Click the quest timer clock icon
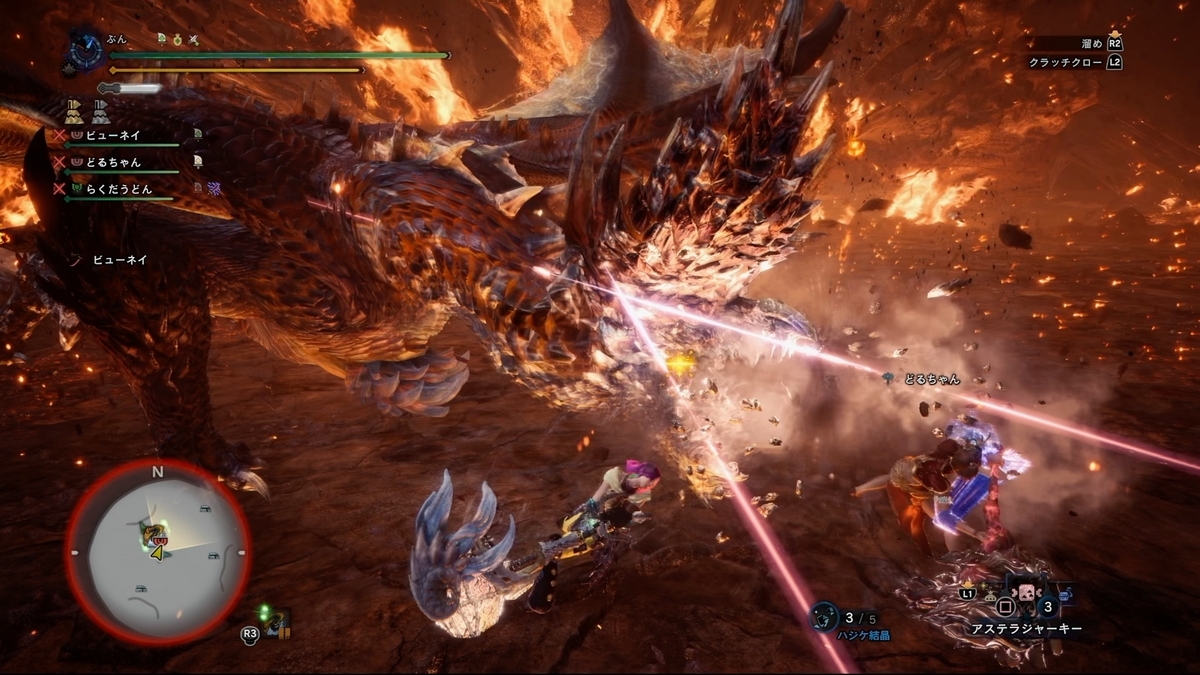This screenshot has height=675, width=1200. point(82,51)
